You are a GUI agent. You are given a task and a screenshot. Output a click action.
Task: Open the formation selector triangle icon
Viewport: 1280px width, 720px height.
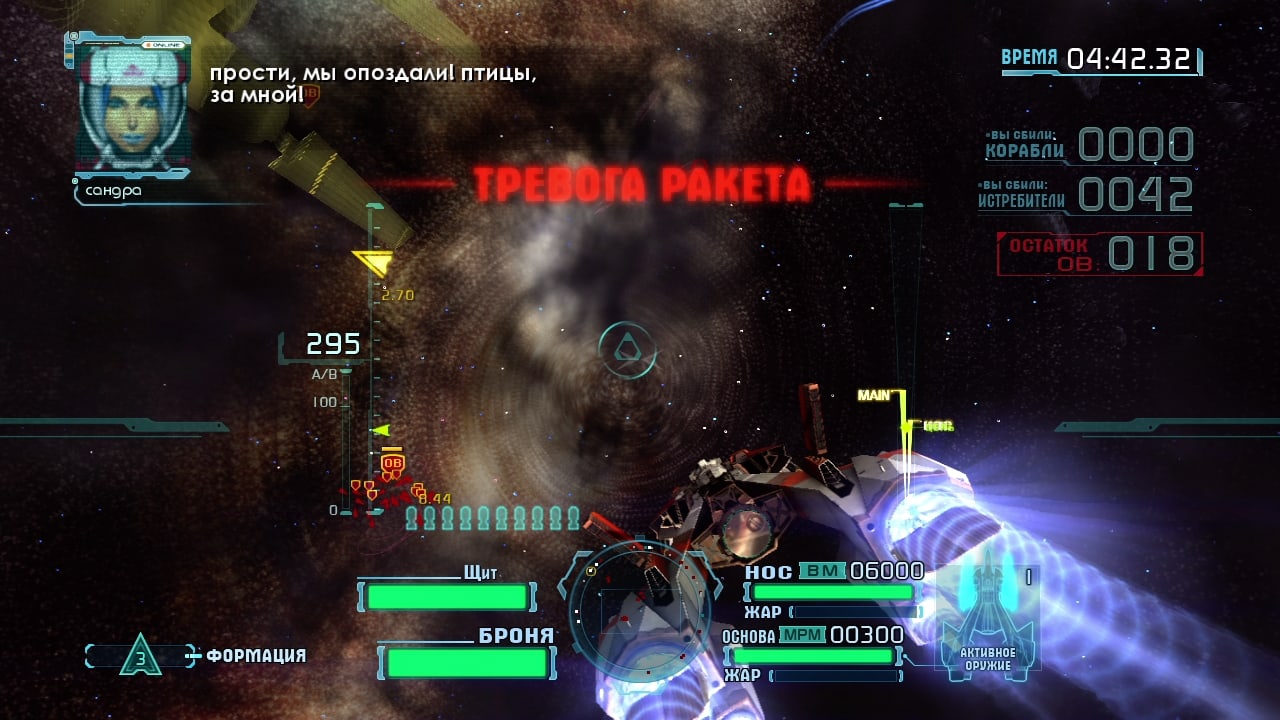pos(140,655)
